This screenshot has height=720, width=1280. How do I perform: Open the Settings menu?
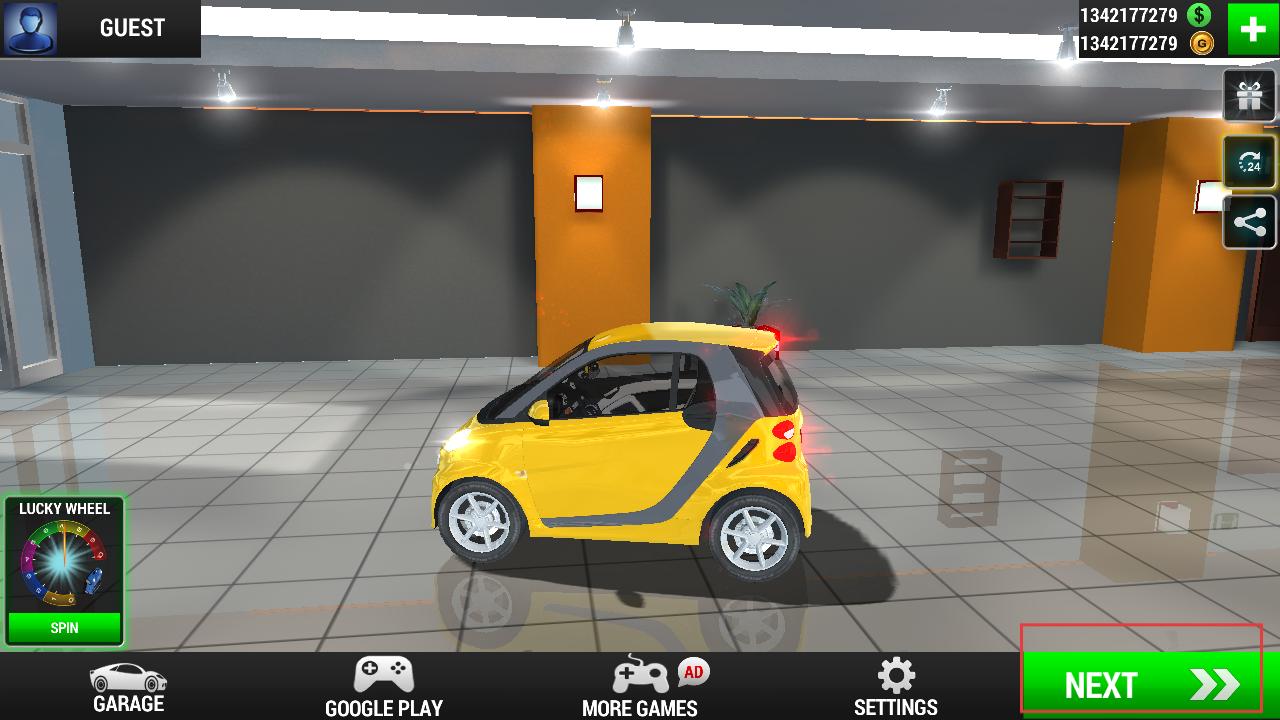click(x=896, y=687)
